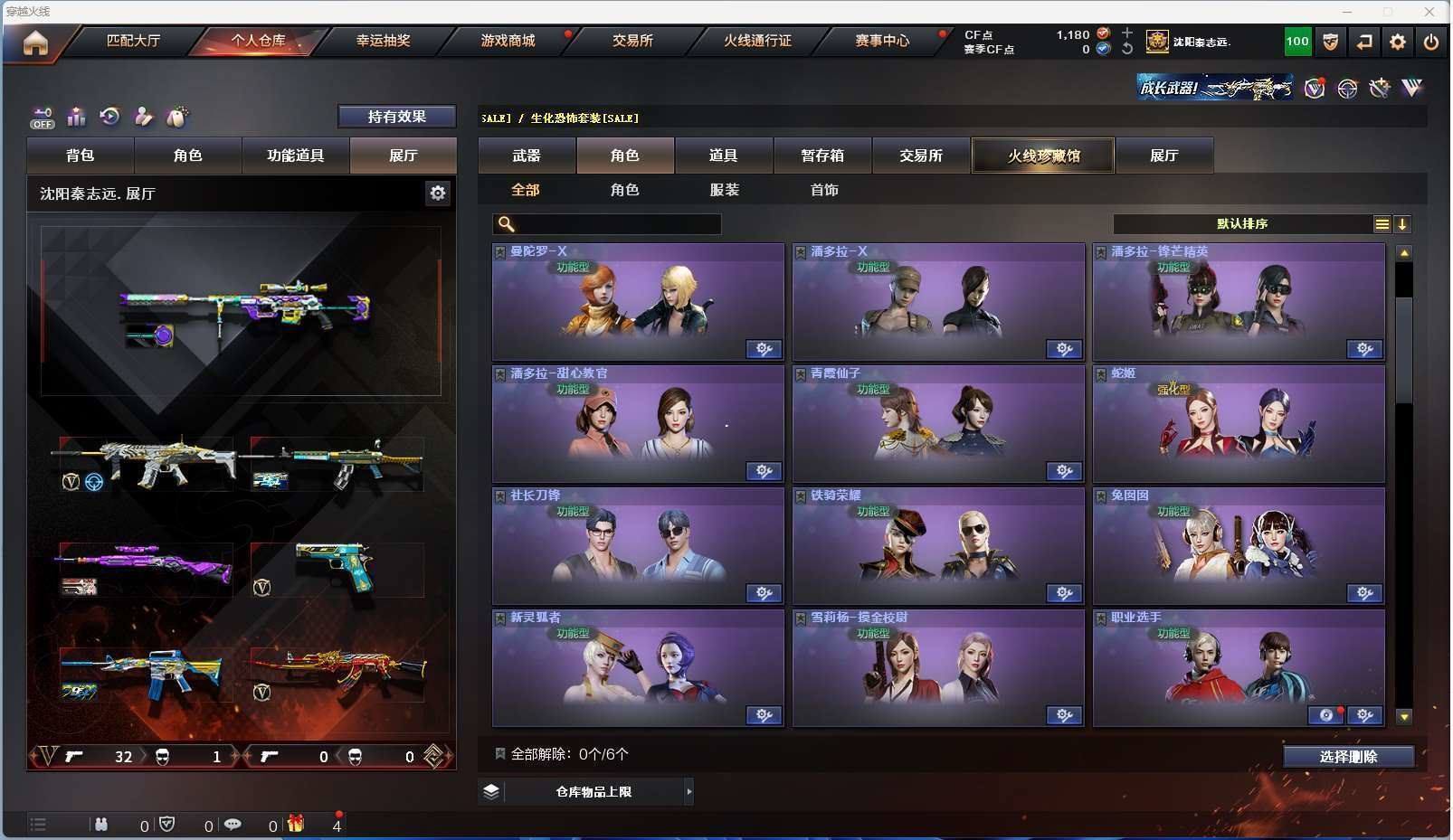
Task: Select the 曼陀罗-X character card
Action: [638, 302]
